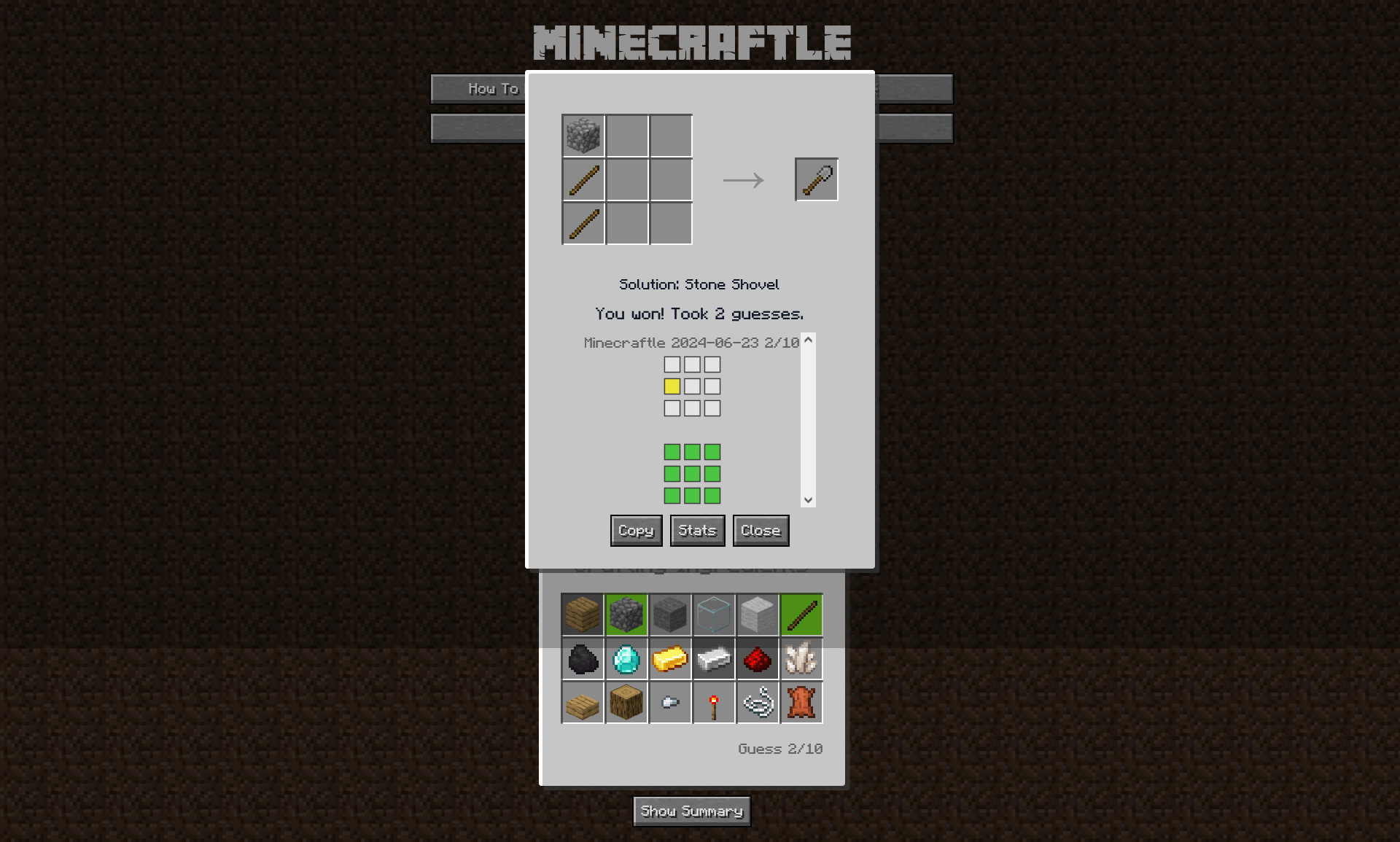The image size is (1400, 842).
Task: Pick the iron ingot ingredient
Action: [714, 659]
